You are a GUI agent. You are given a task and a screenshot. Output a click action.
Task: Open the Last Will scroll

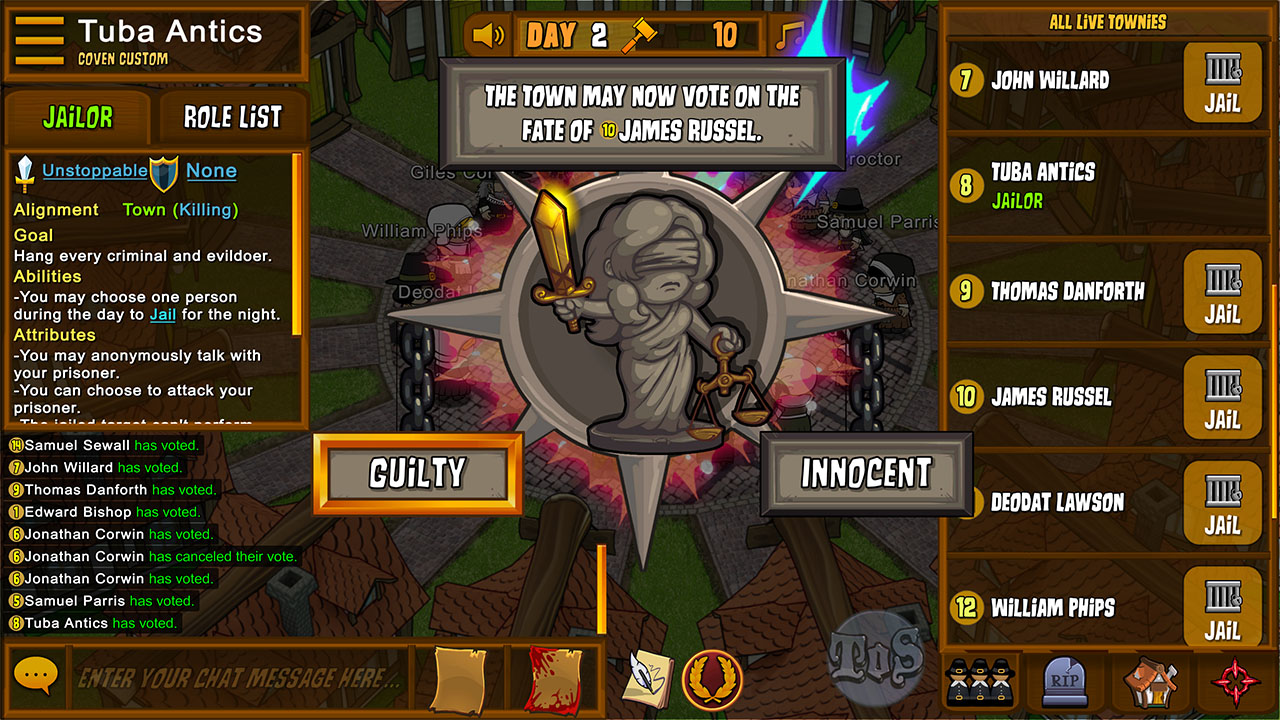(460, 679)
